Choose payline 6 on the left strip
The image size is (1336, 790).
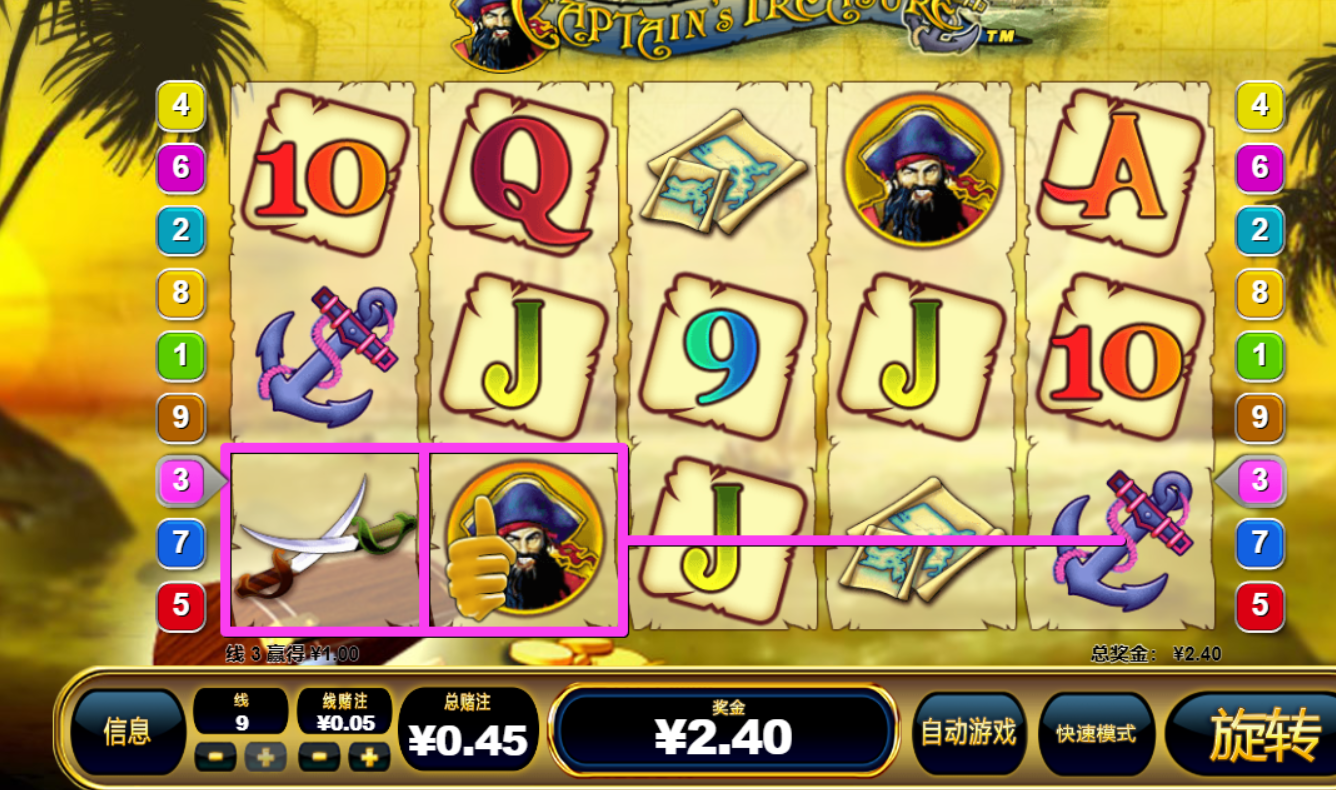coord(181,167)
